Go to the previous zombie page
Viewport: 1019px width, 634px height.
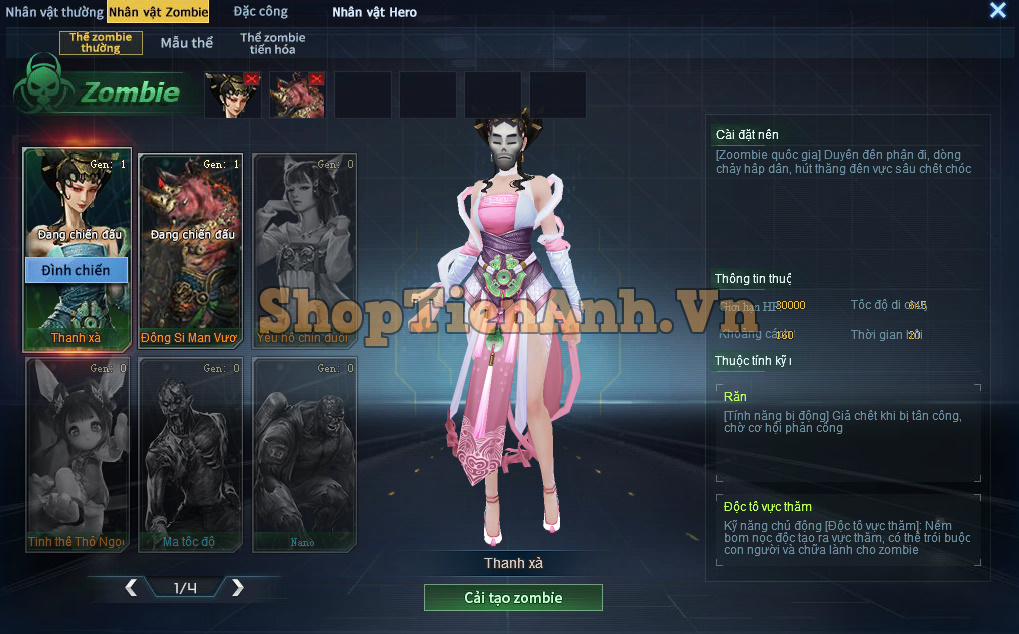point(131,588)
